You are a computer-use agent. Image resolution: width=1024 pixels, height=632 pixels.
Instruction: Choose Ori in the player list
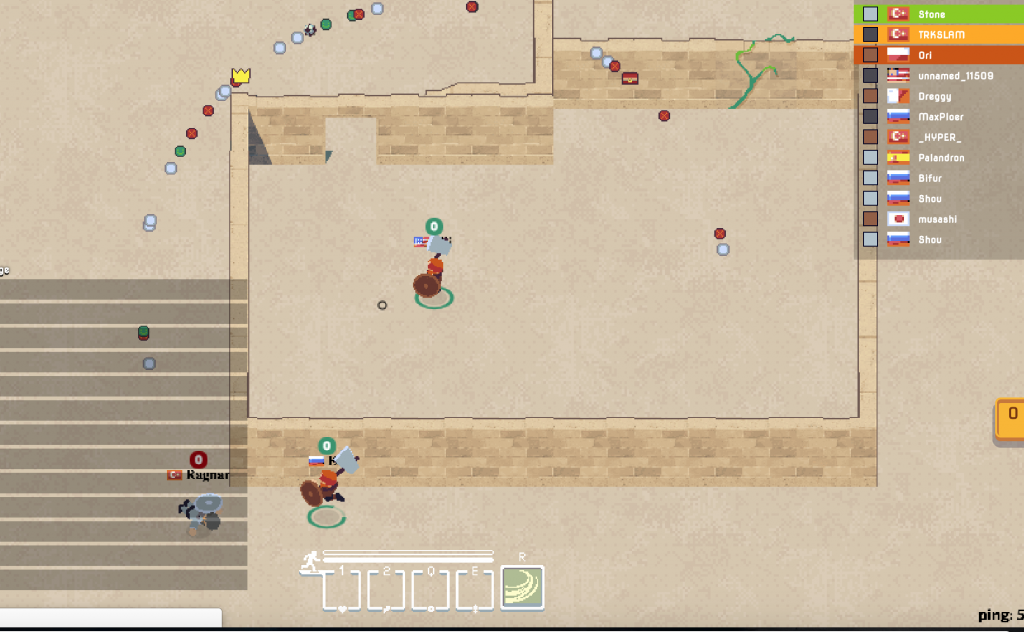(938, 55)
